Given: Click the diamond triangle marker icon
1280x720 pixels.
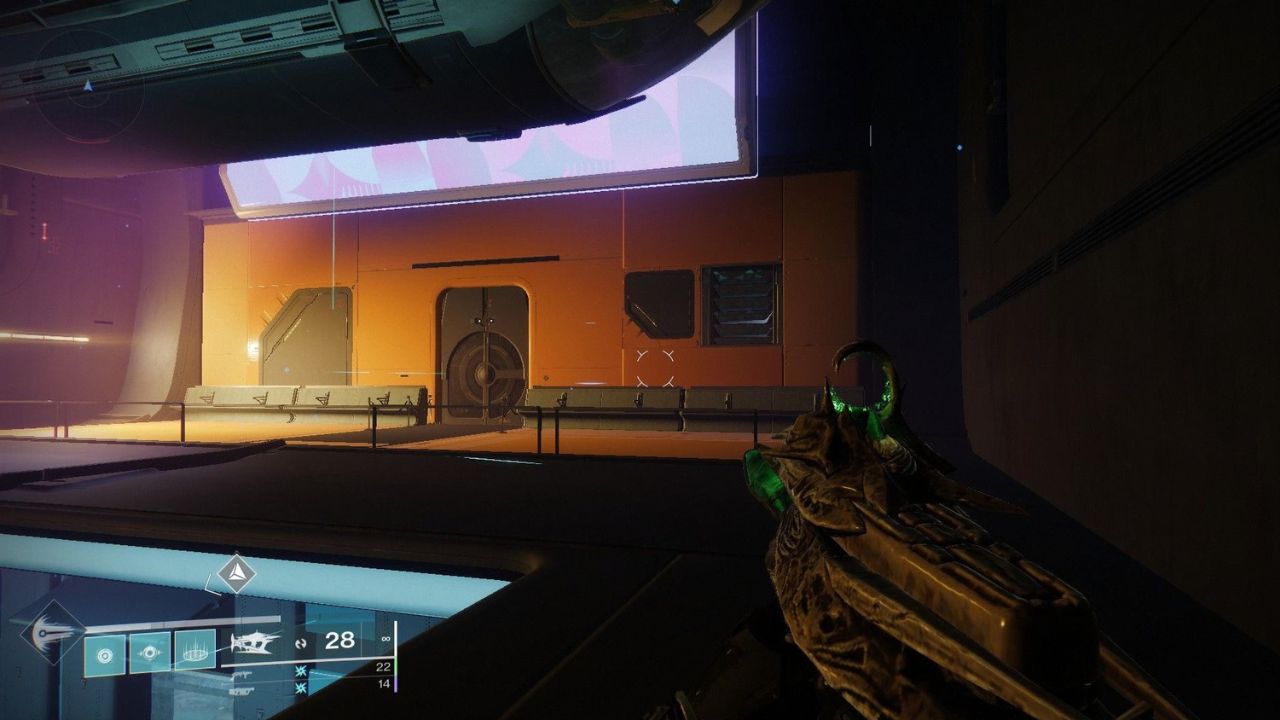Looking at the screenshot, I should pyautogui.click(x=237, y=574).
